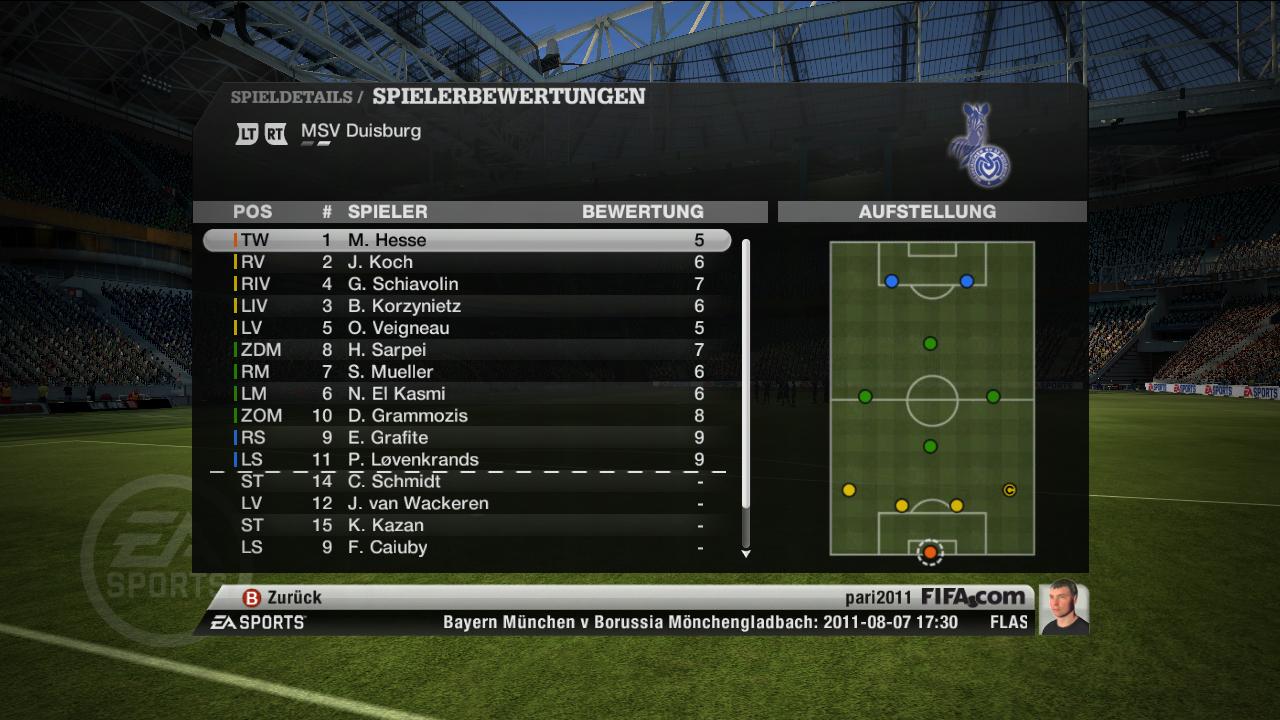Select substitute F. Caiuby
The height and width of the screenshot is (720, 1280).
[x=467, y=548]
